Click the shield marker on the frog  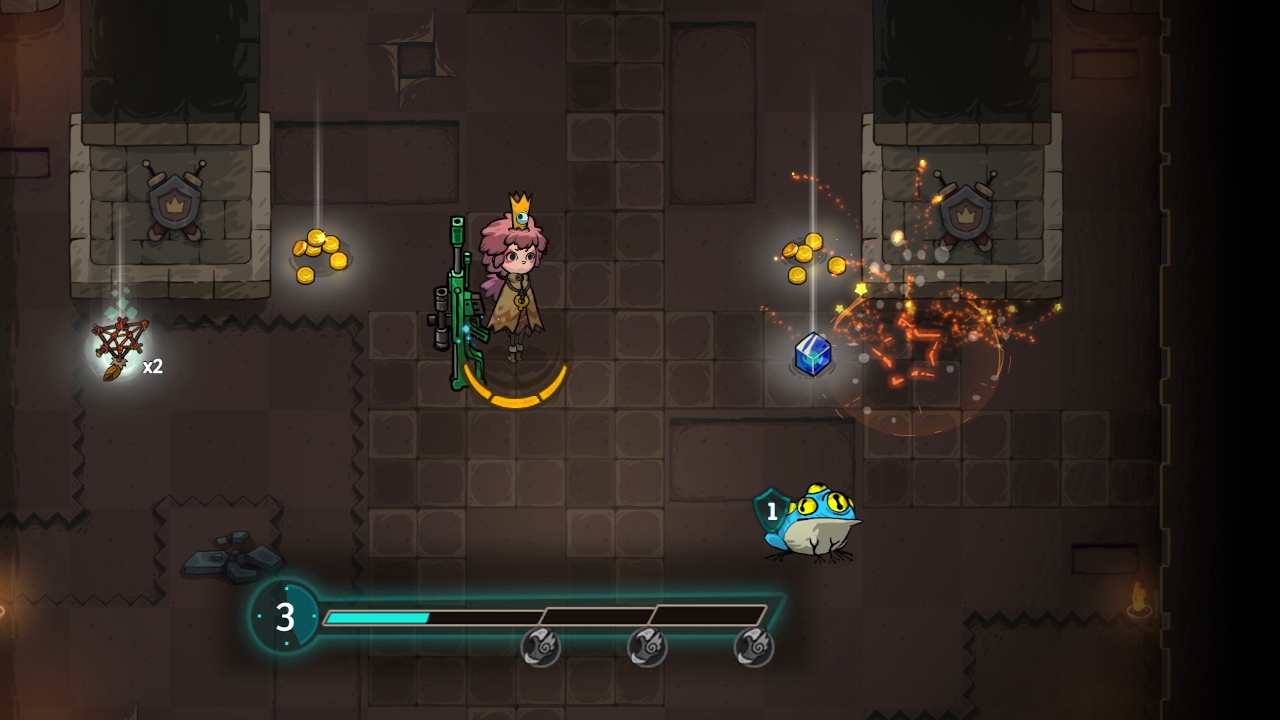click(771, 510)
